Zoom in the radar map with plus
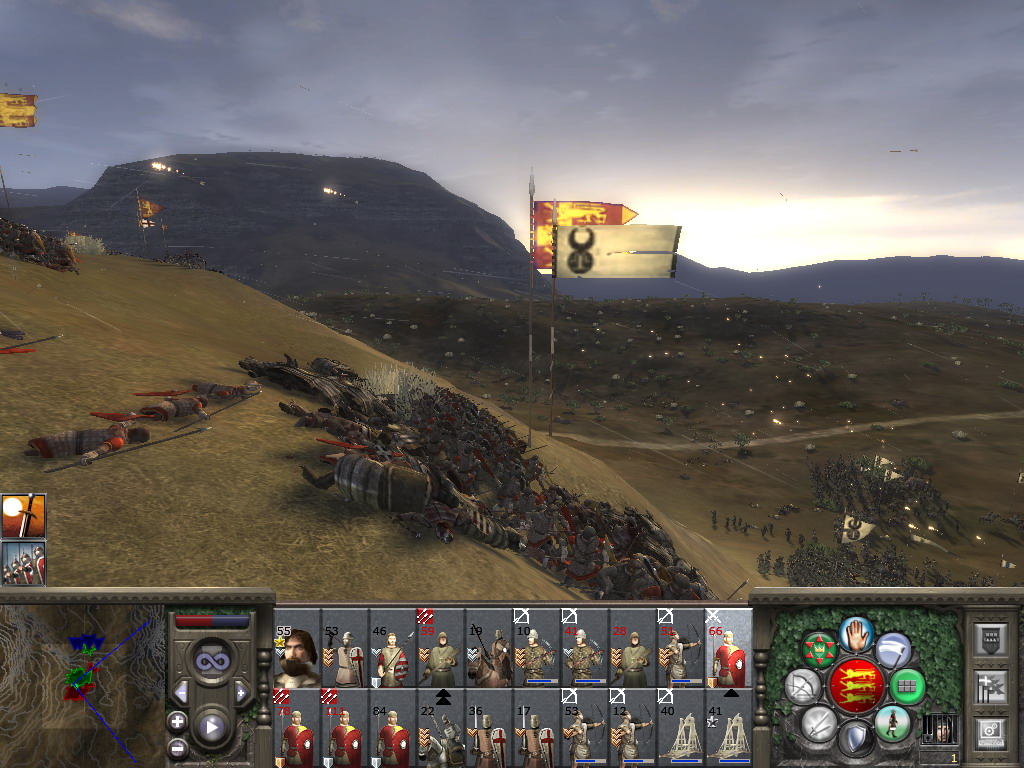The height and width of the screenshot is (768, 1024). (177, 721)
